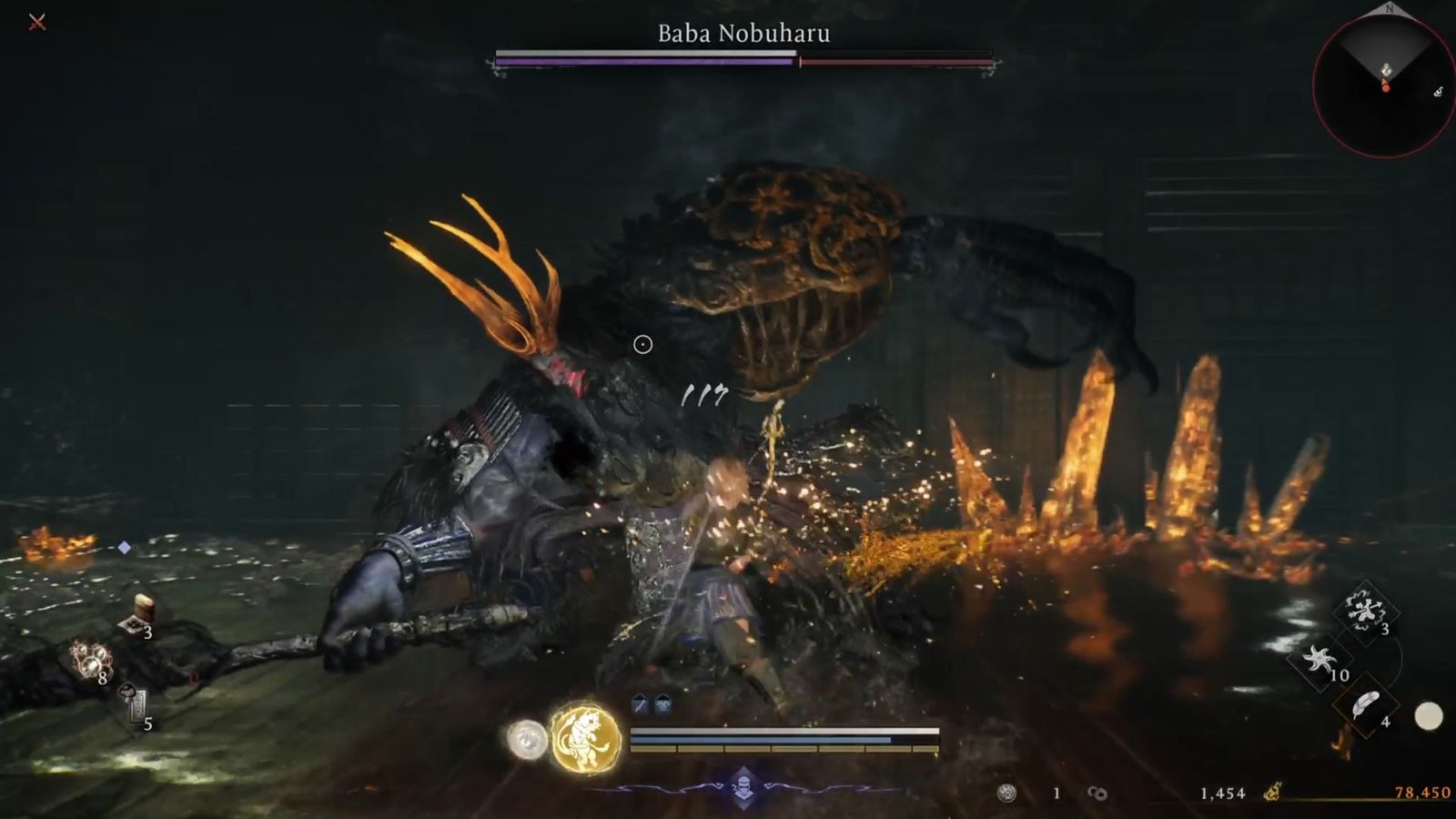Click the grey orb left of the spirit icon
The height and width of the screenshot is (819, 1456).
pos(526,739)
